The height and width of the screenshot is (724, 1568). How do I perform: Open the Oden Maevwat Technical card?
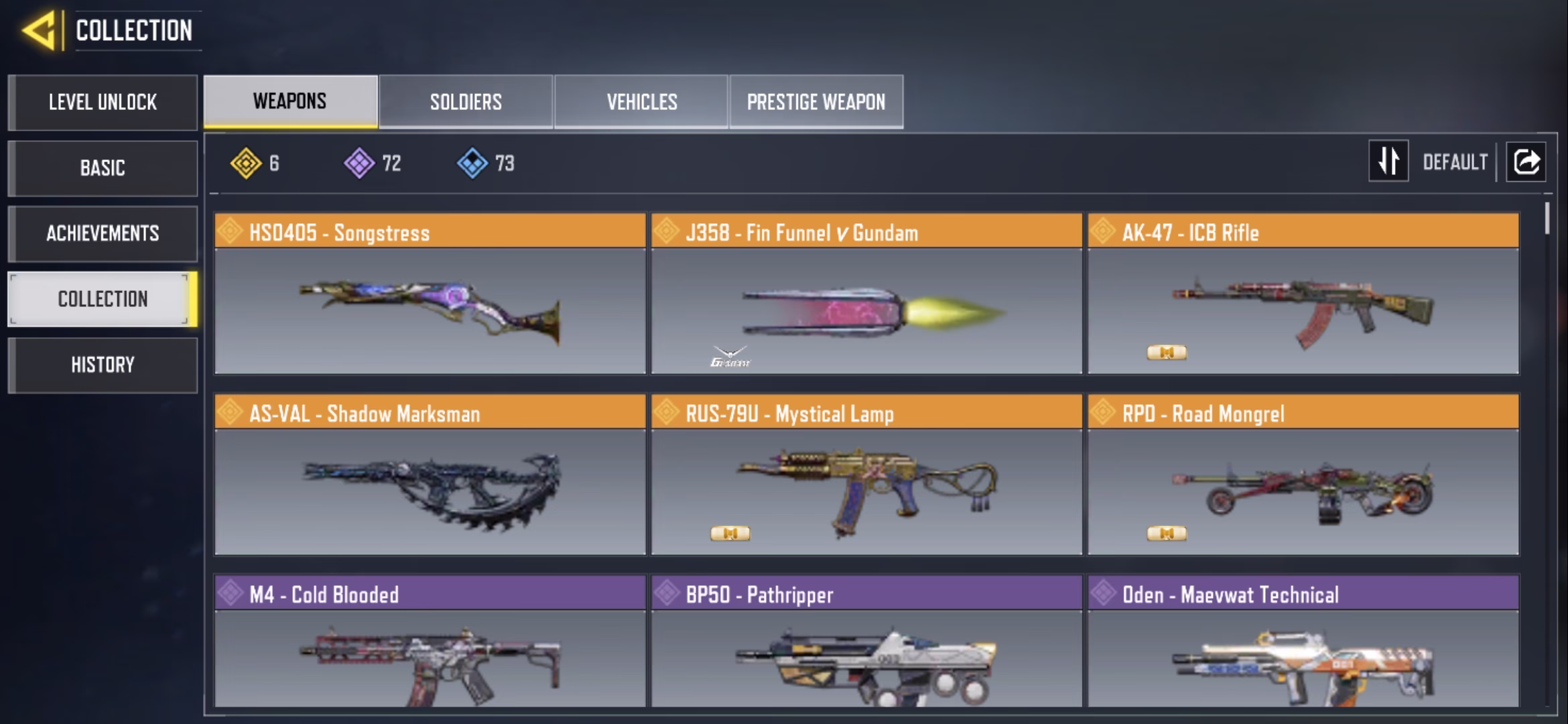pyautogui.click(x=1303, y=641)
